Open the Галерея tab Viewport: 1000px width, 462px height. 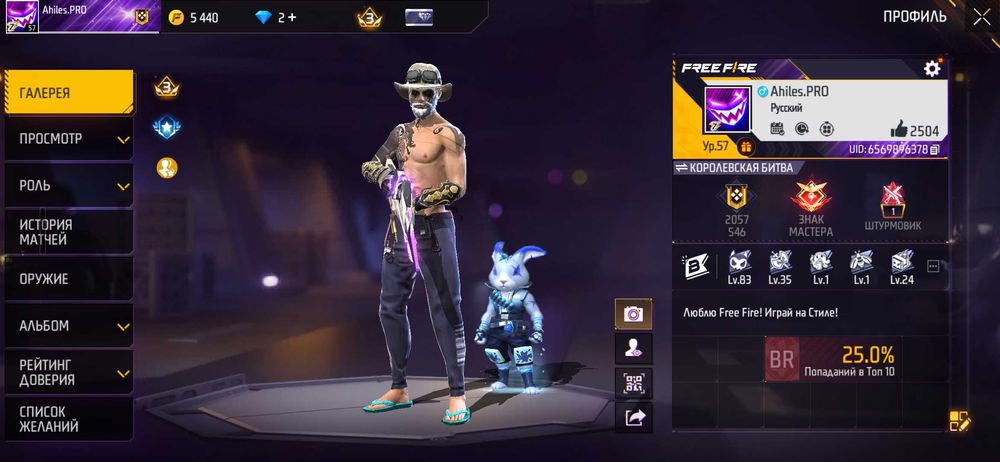click(67, 93)
